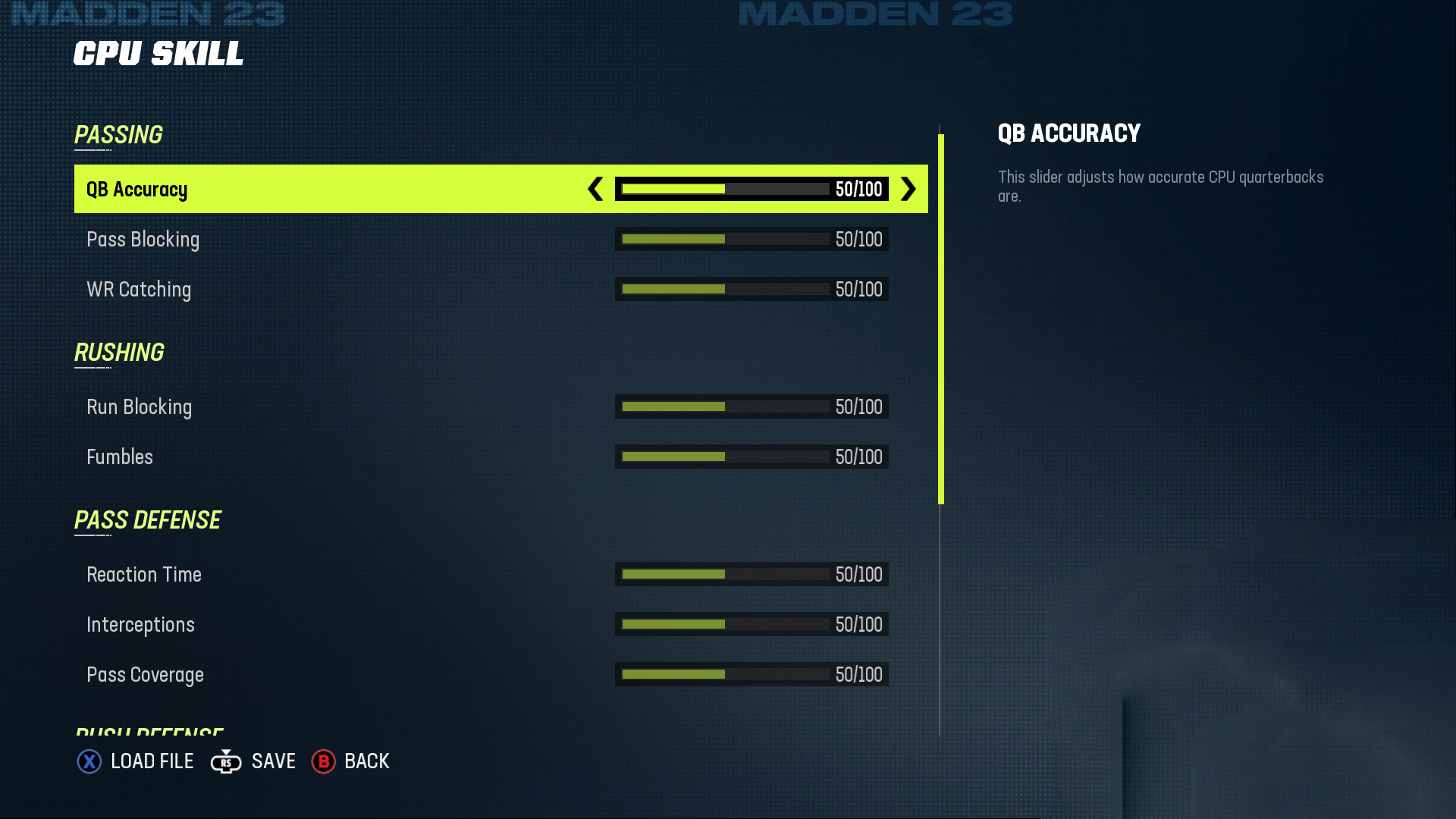Click the Interceptions slider bar
The width and height of the screenshot is (1456, 819).
pyautogui.click(x=725, y=624)
